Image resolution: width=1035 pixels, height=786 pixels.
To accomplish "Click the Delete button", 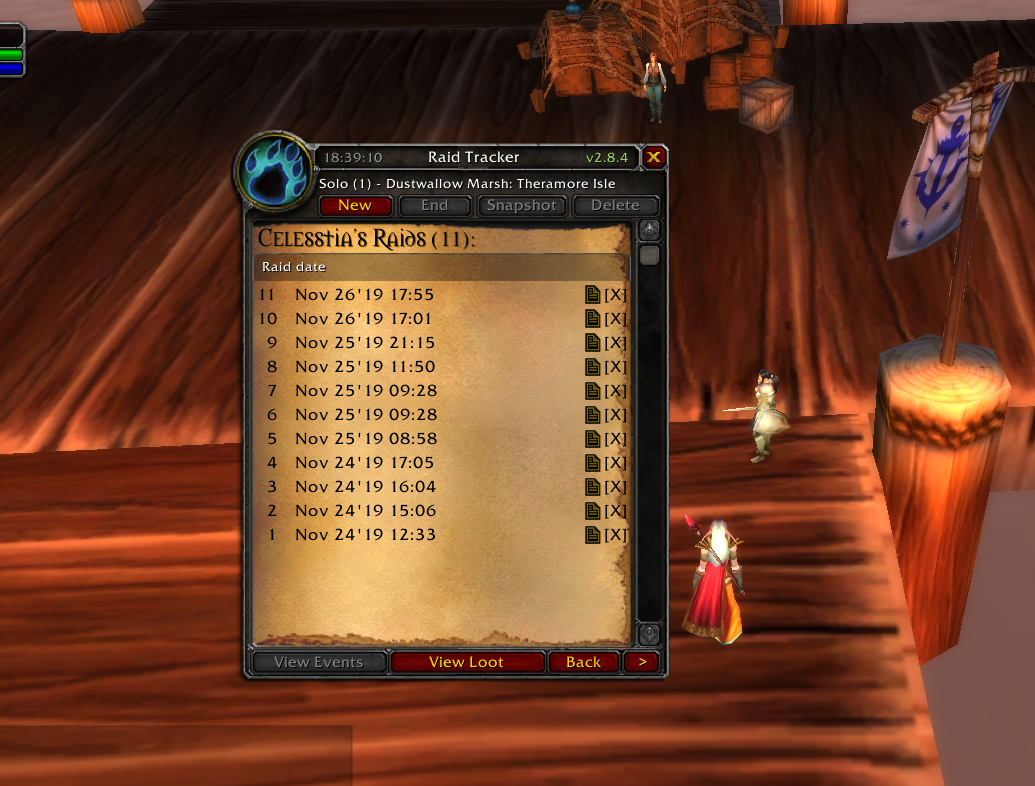I will (x=615, y=206).
